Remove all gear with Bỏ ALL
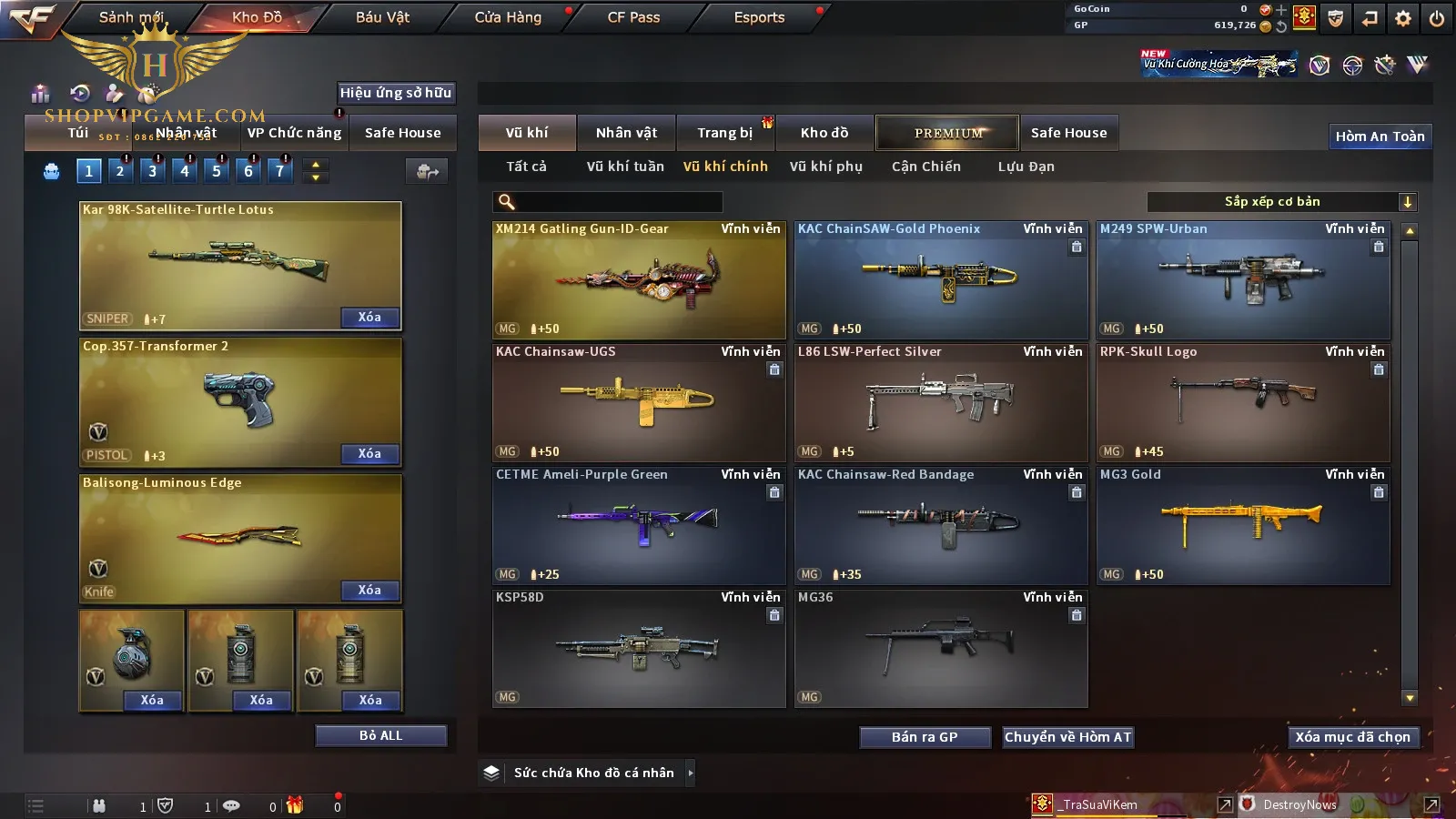1456x819 pixels. coord(380,735)
